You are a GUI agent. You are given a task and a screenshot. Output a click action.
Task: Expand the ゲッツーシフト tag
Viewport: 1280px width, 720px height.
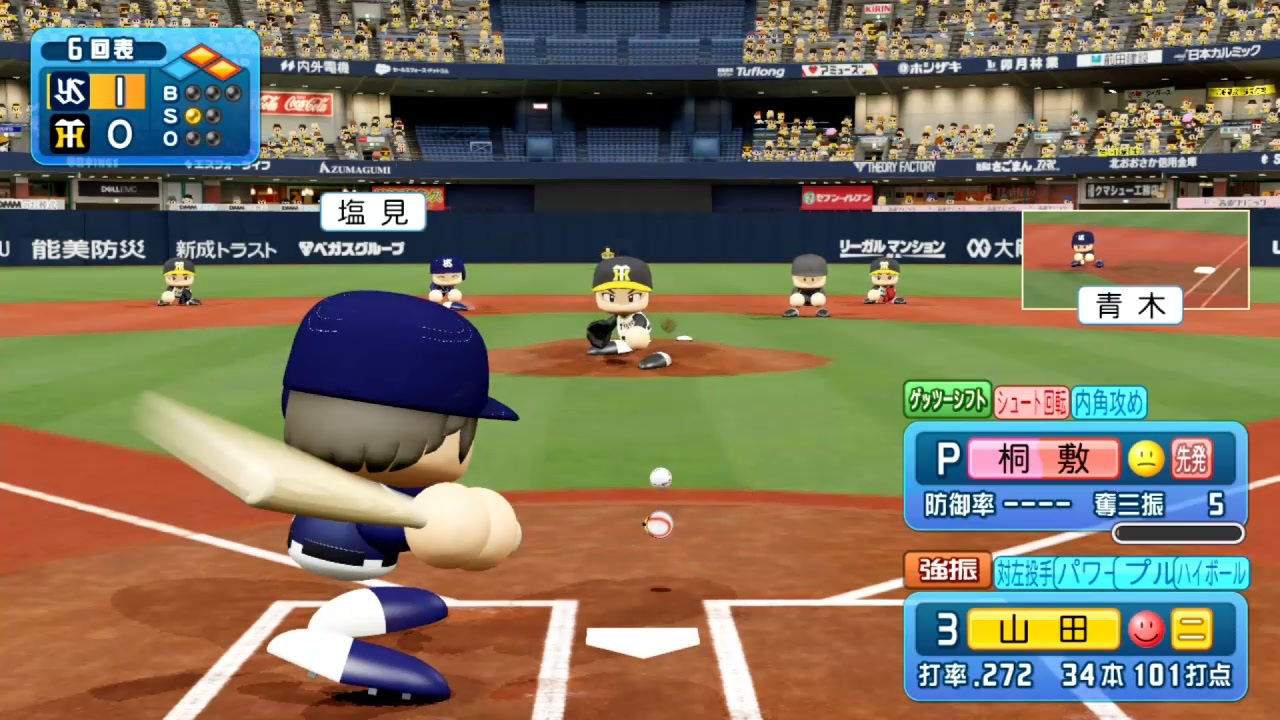pyautogui.click(x=946, y=400)
